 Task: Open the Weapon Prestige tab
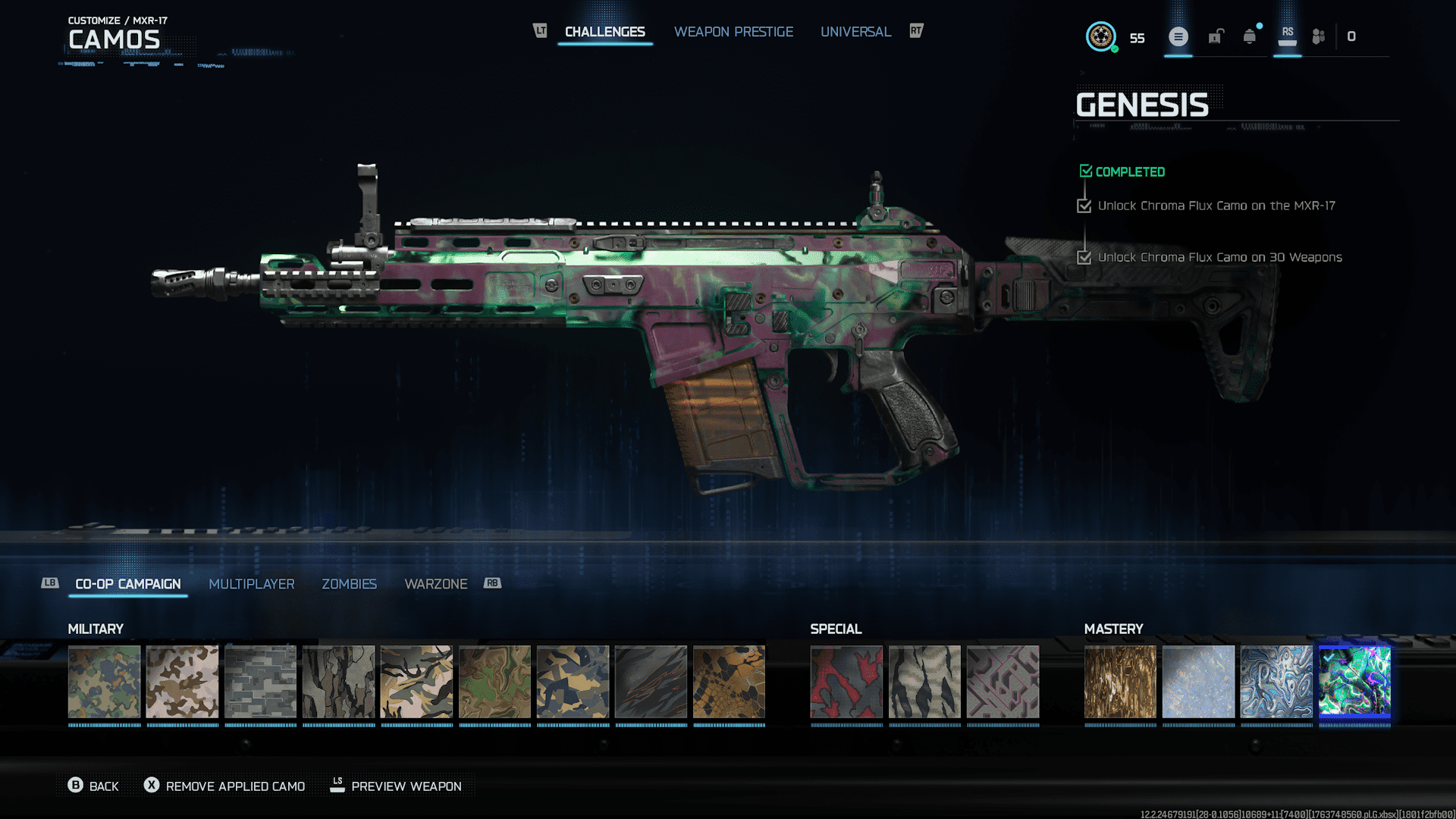(x=733, y=32)
